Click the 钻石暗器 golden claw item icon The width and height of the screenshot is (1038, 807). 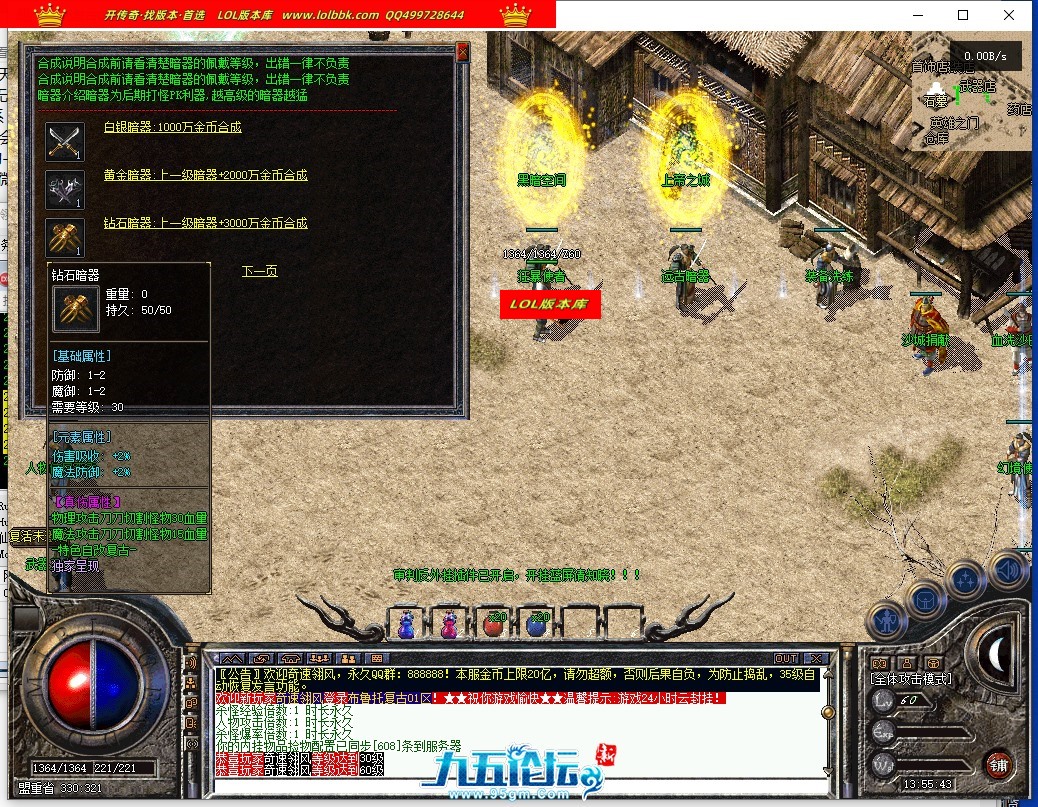65,237
